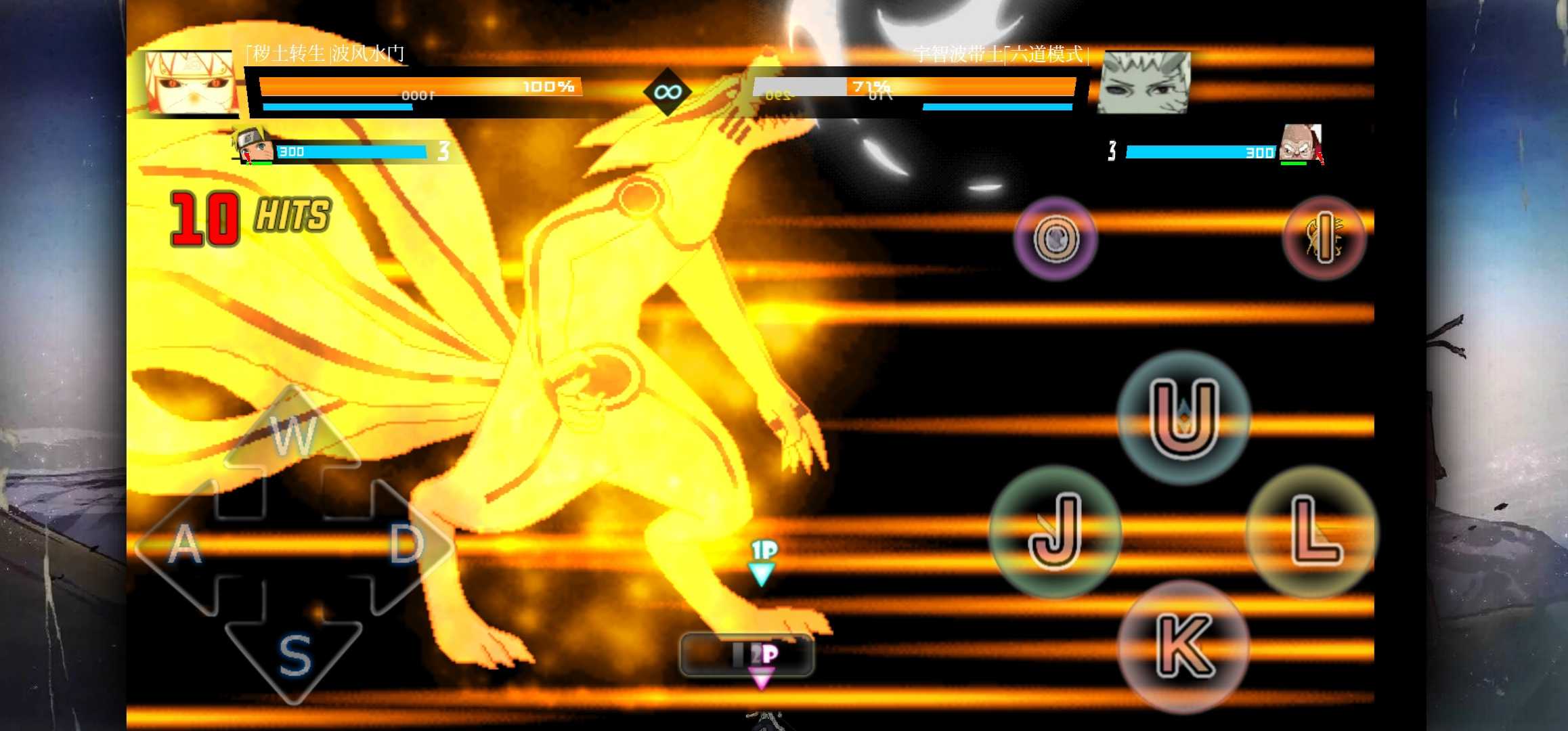1568x731 pixels.
Task: Tap the D right arrow
Action: pos(406,544)
